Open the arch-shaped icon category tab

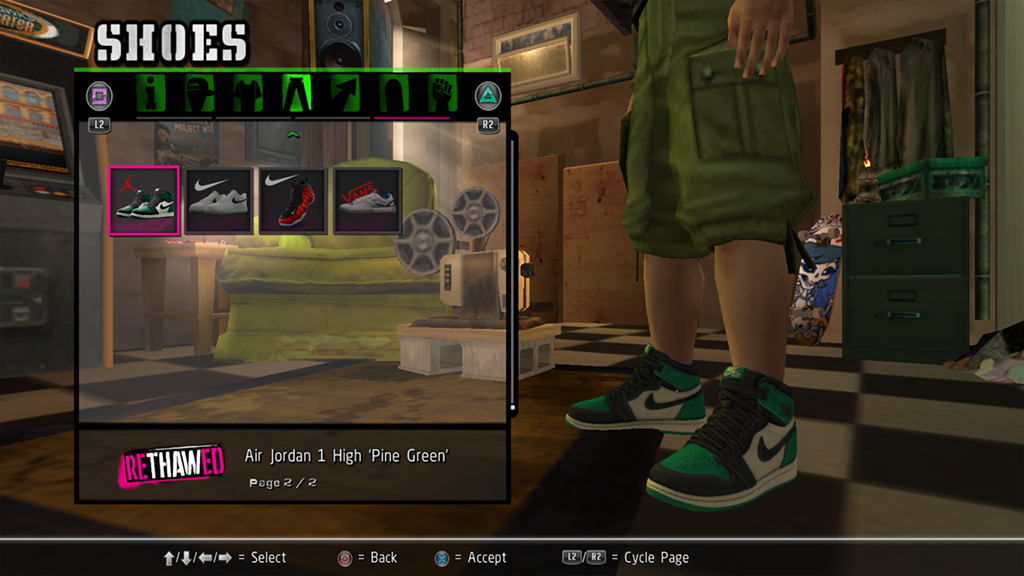pos(393,94)
